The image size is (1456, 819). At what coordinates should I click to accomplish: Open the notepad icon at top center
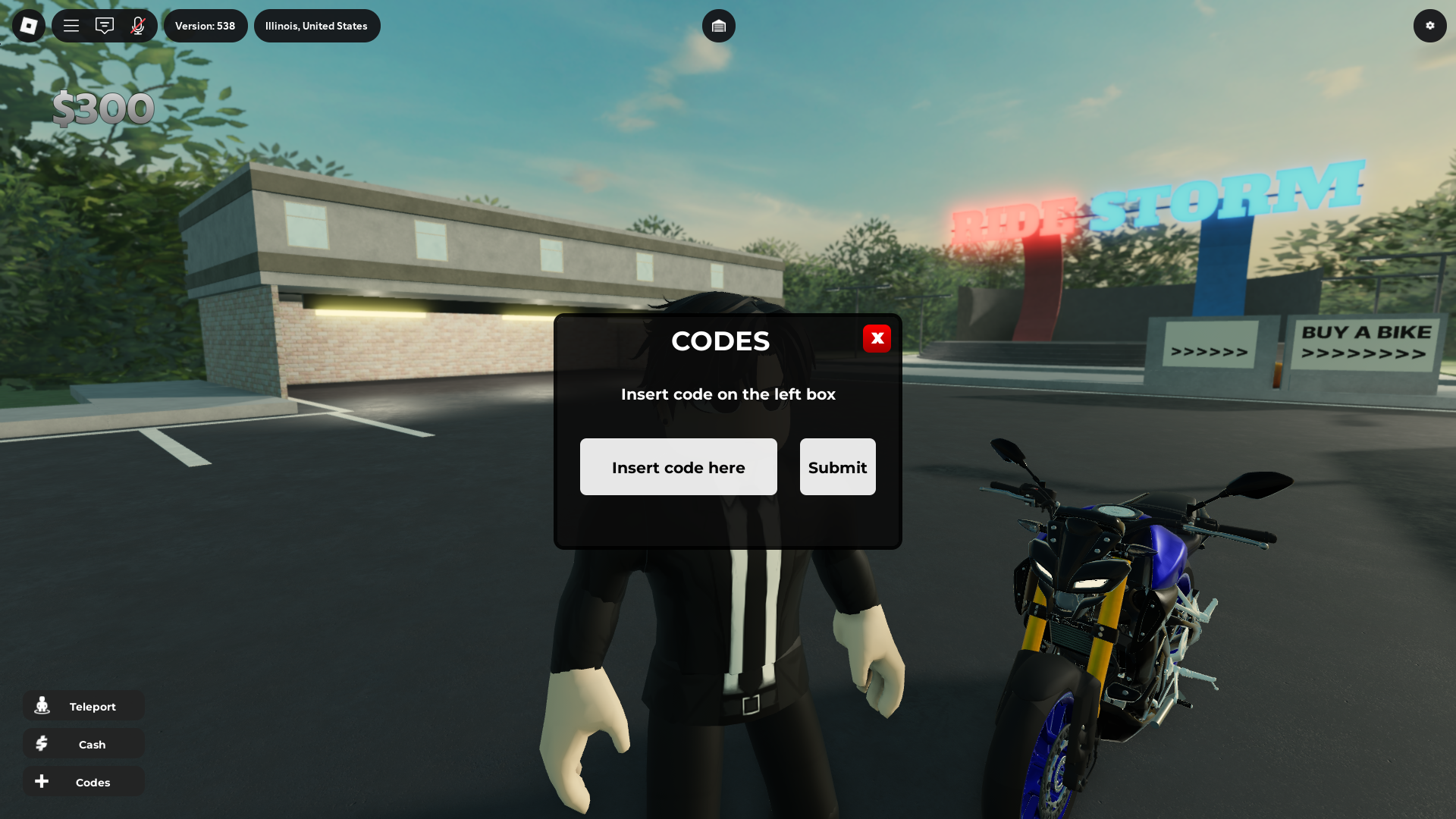pyautogui.click(x=719, y=25)
